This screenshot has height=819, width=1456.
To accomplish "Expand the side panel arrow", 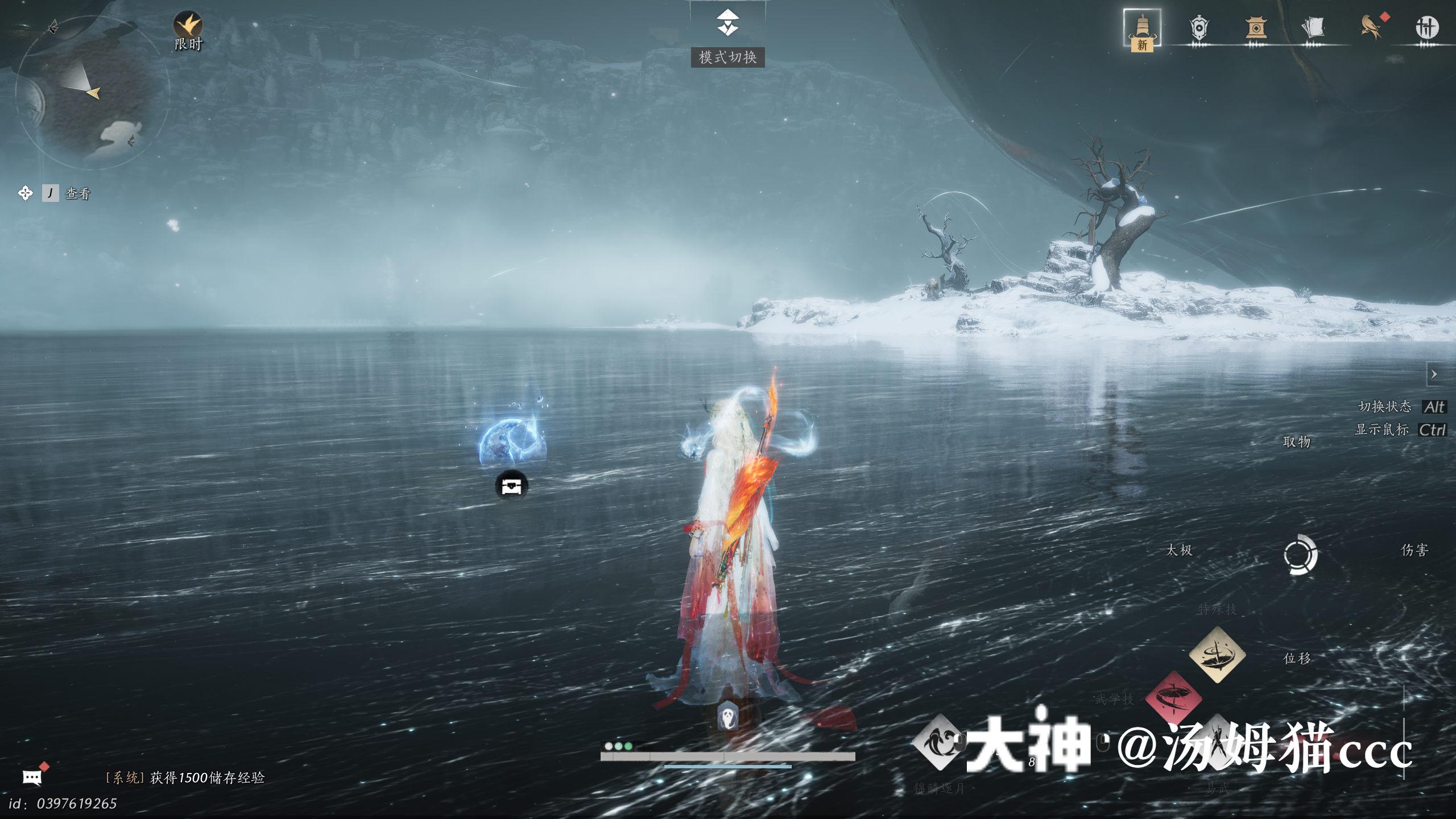I will 1434,374.
